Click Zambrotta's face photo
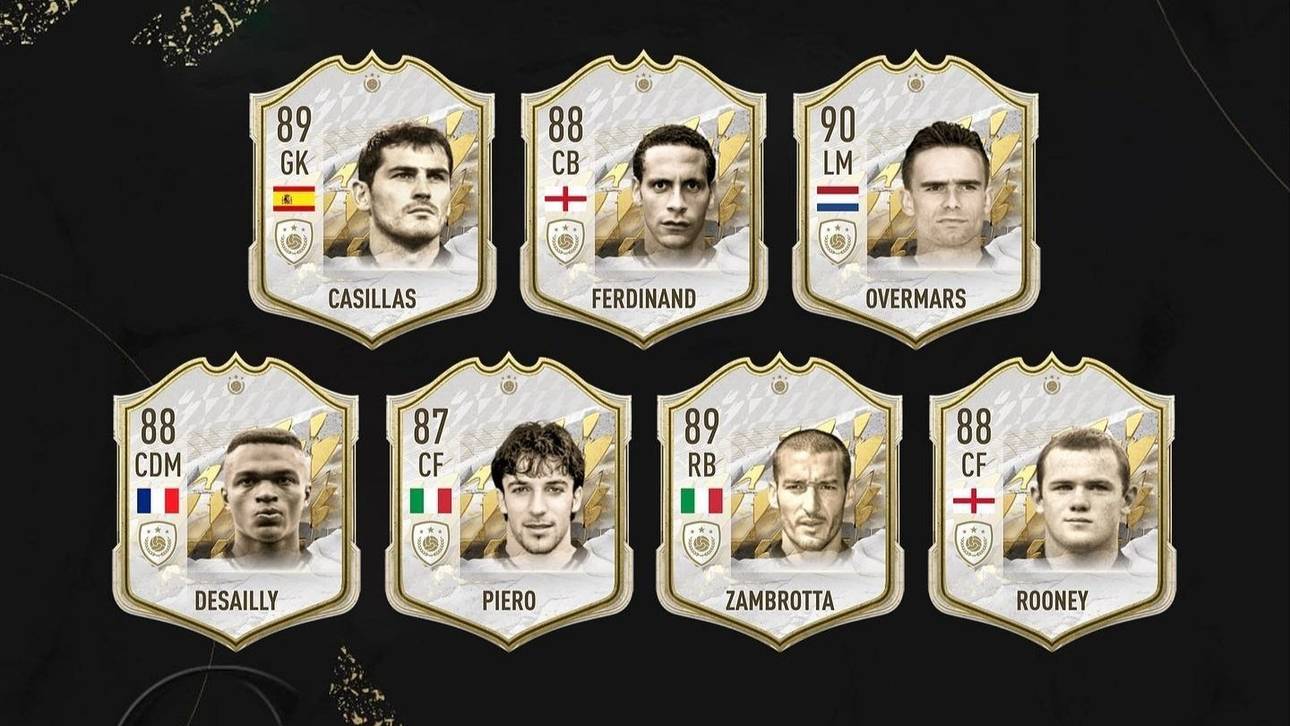This screenshot has width=1290, height=726. click(x=810, y=490)
